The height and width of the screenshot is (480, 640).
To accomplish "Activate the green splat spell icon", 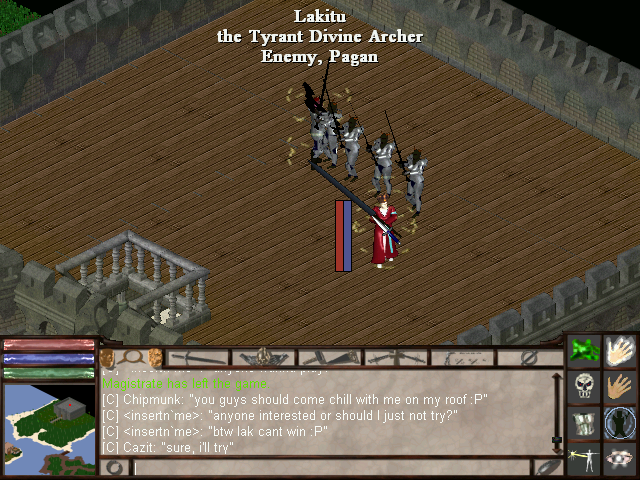I will [585, 350].
